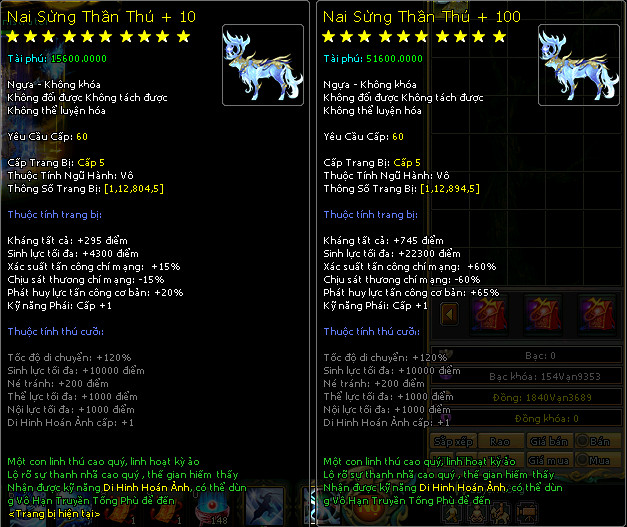Image resolution: width=627 pixels, height=527 pixels.
Task: Open the Rao advertise button
Action: click(x=501, y=441)
